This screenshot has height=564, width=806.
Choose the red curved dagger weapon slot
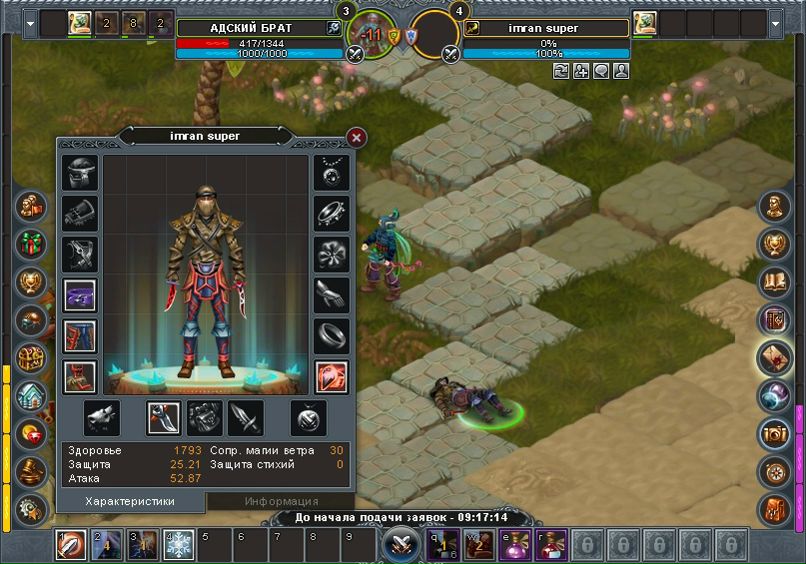click(x=163, y=417)
